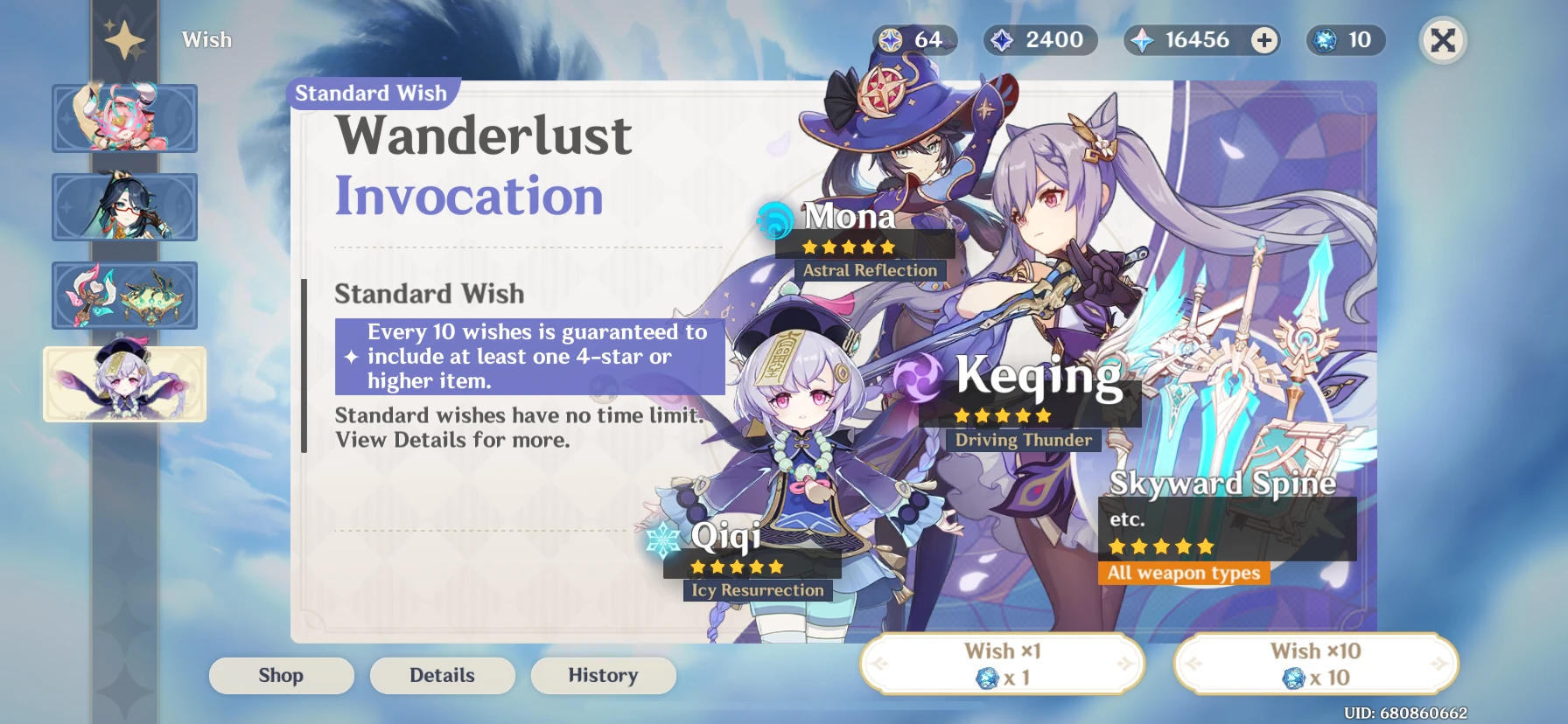Open the wish History
Image resolution: width=1568 pixels, height=724 pixels.
pos(603,675)
